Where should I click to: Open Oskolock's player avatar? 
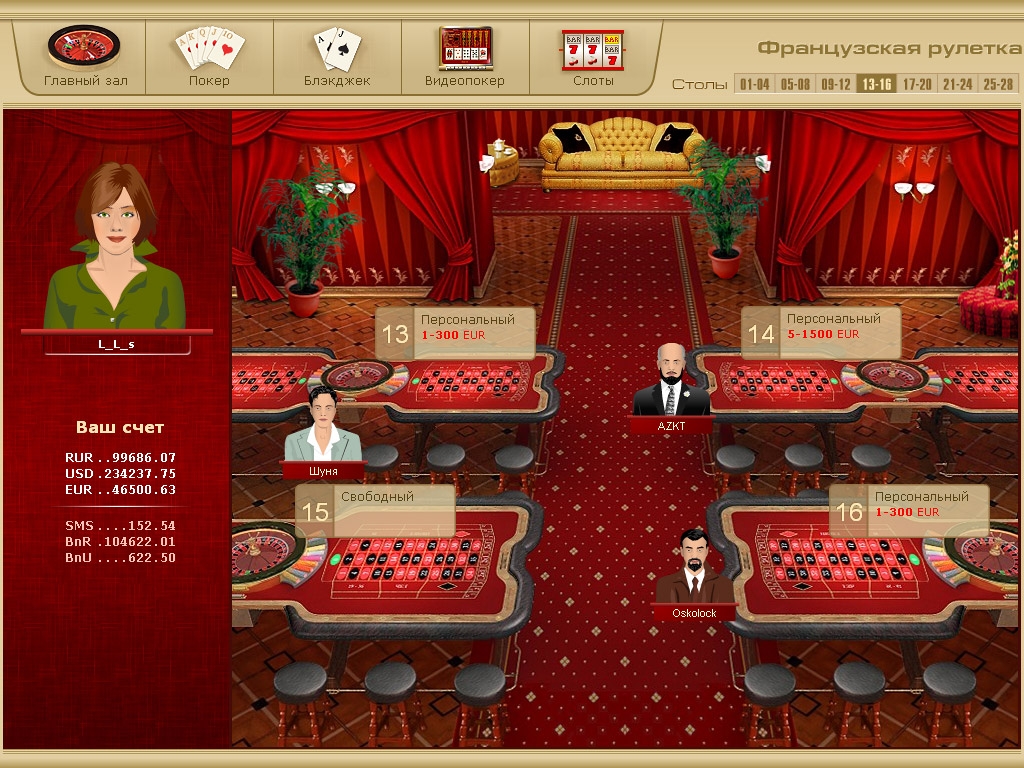coord(694,568)
